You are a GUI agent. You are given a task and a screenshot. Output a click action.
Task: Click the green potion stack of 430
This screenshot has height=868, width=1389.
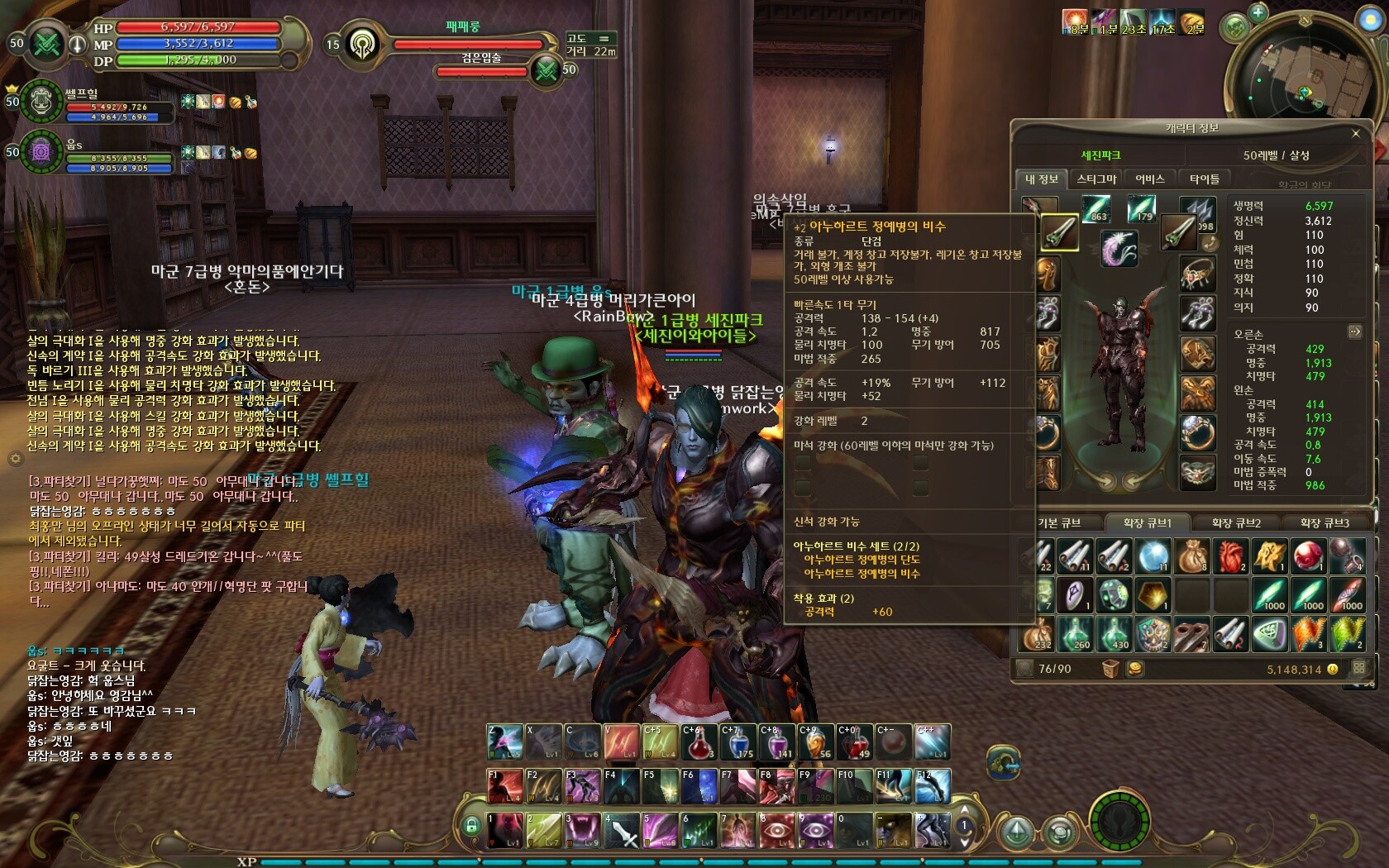tap(1115, 634)
